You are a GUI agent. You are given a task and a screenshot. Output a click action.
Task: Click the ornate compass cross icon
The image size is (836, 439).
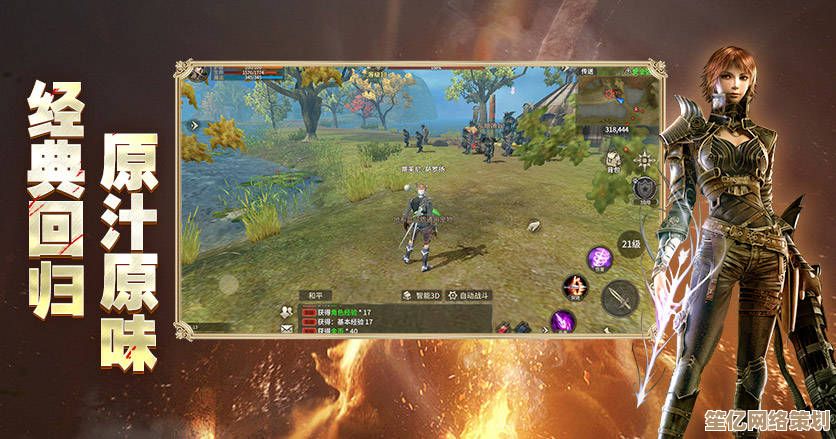coord(645,160)
